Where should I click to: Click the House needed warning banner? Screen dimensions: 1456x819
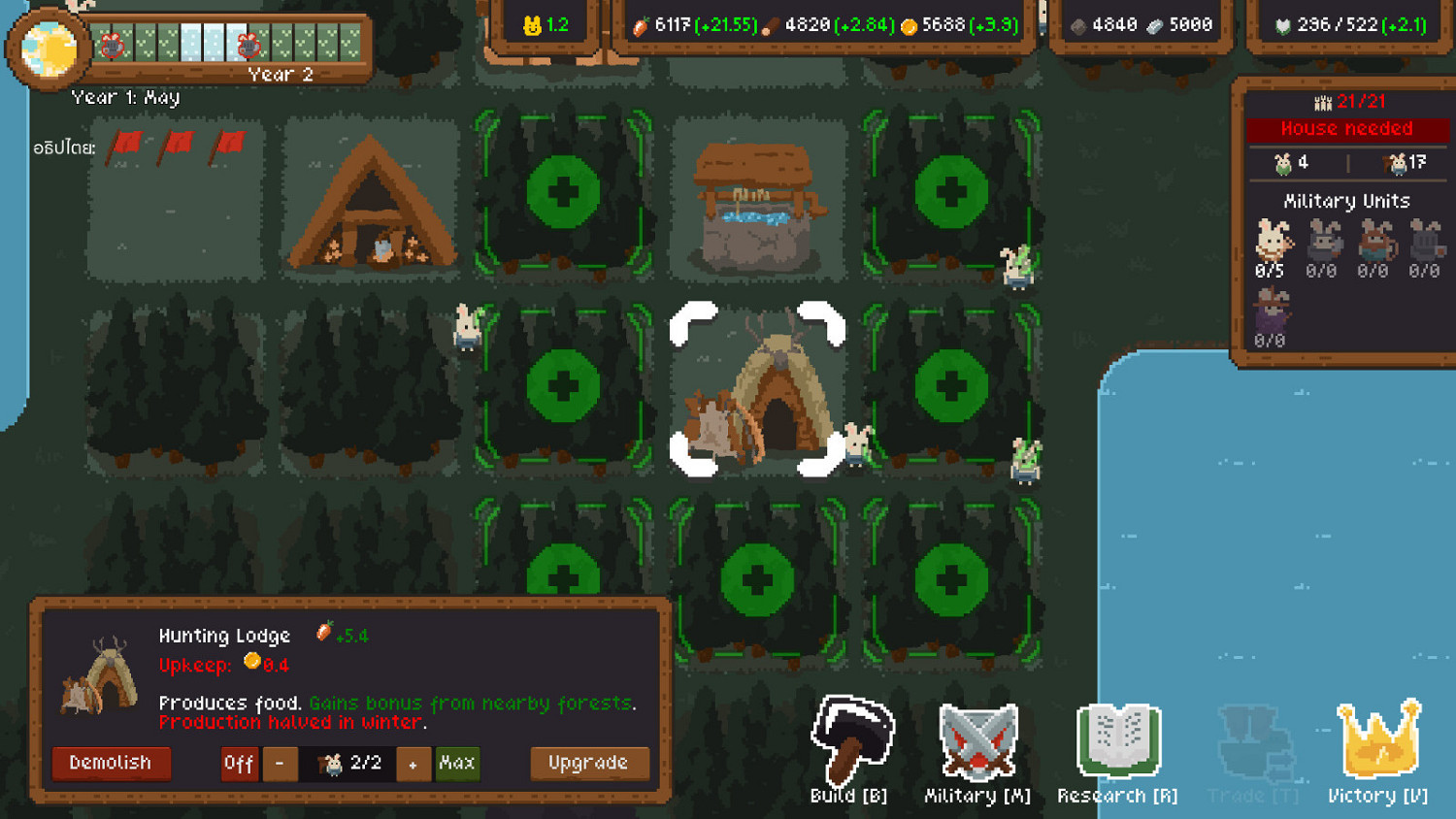point(1345,128)
